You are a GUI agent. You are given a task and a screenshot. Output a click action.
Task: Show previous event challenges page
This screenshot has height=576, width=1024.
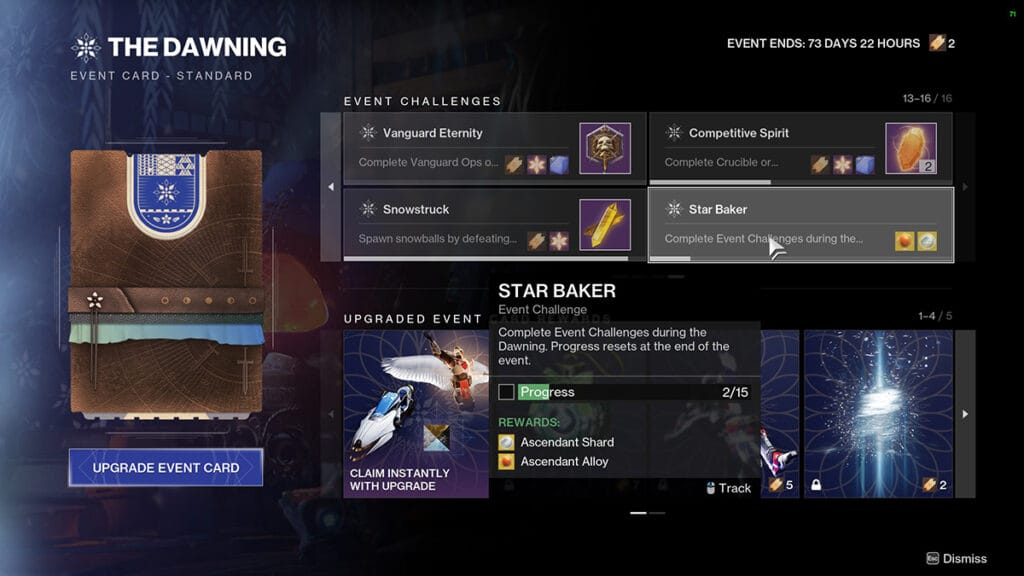coord(331,187)
